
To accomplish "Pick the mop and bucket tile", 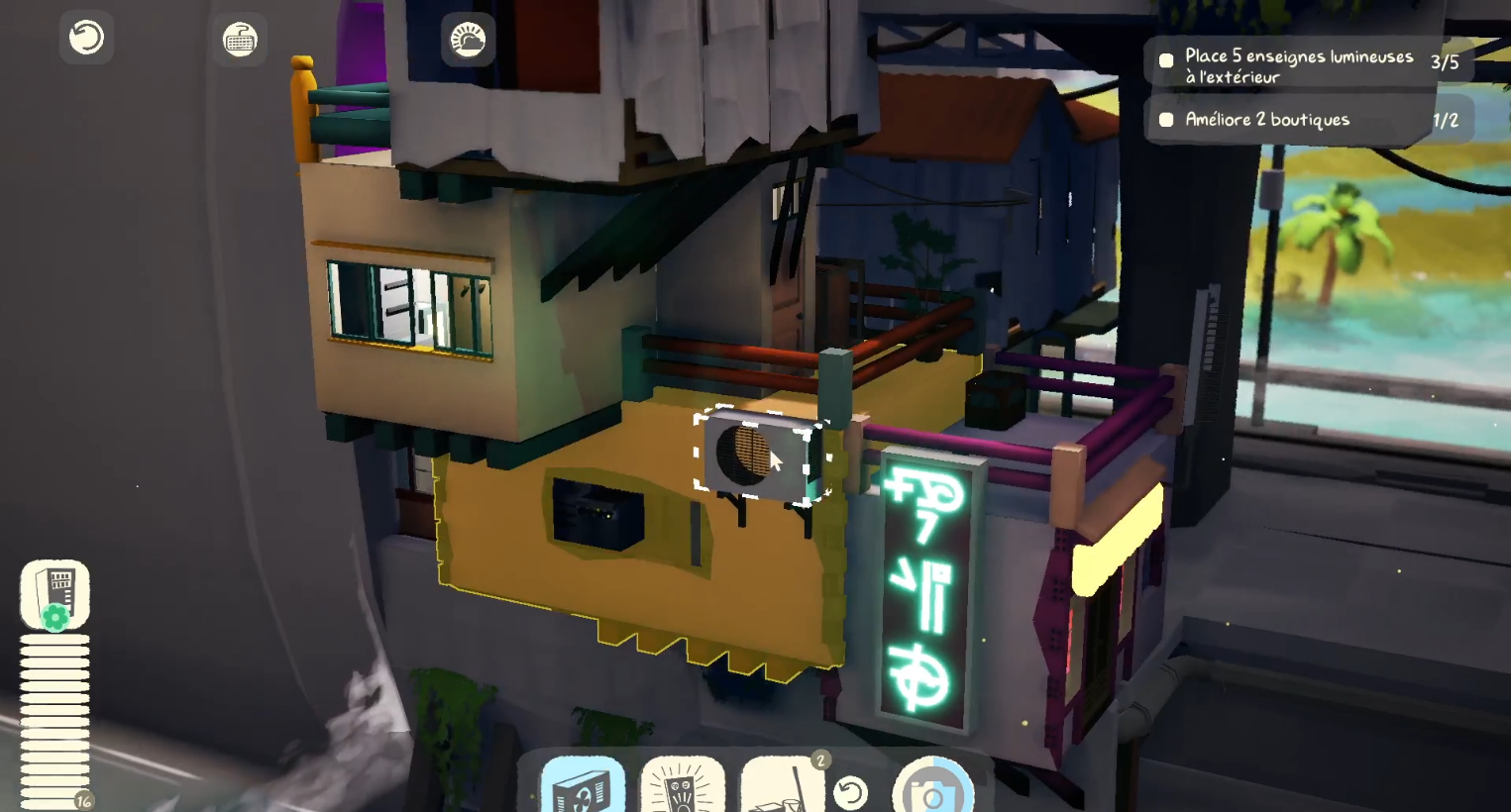I will pos(782,786).
